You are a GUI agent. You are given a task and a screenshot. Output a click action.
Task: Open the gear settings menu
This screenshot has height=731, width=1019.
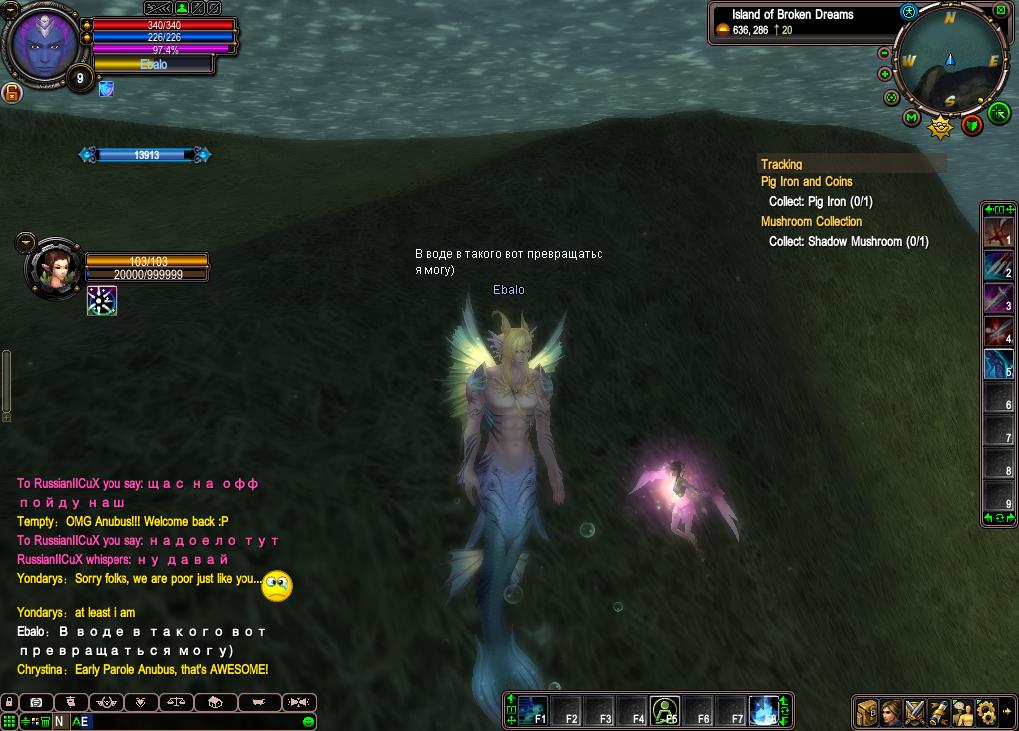tap(986, 712)
